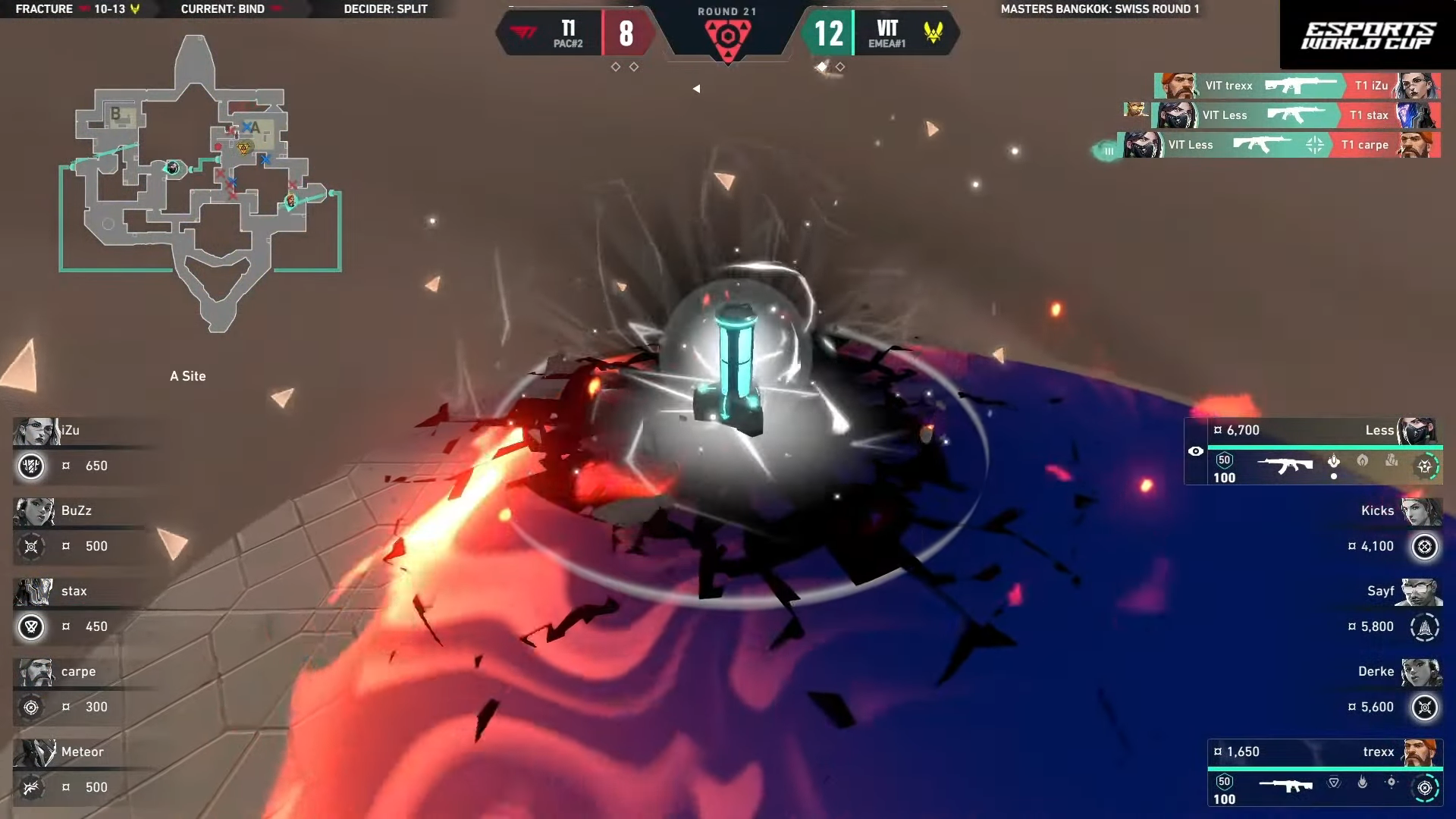The image size is (1456, 819).
Task: Click the T1 team logo on scoreboard
Action: tap(523, 33)
